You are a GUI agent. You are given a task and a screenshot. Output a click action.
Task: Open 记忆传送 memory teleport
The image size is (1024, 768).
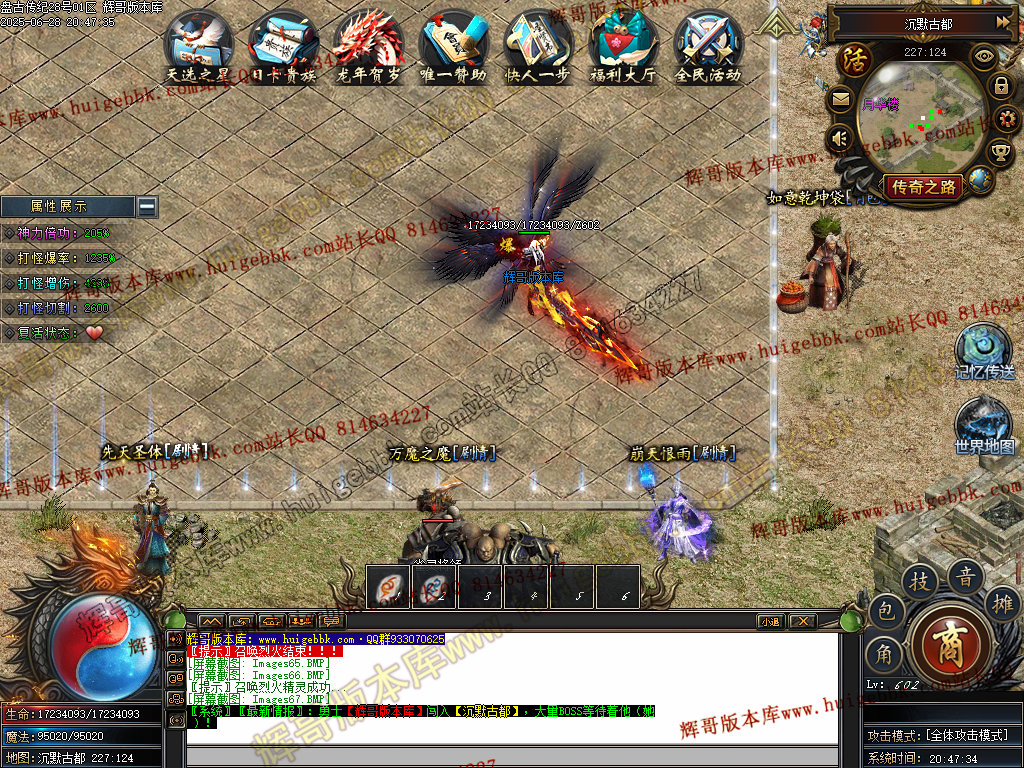coord(984,347)
